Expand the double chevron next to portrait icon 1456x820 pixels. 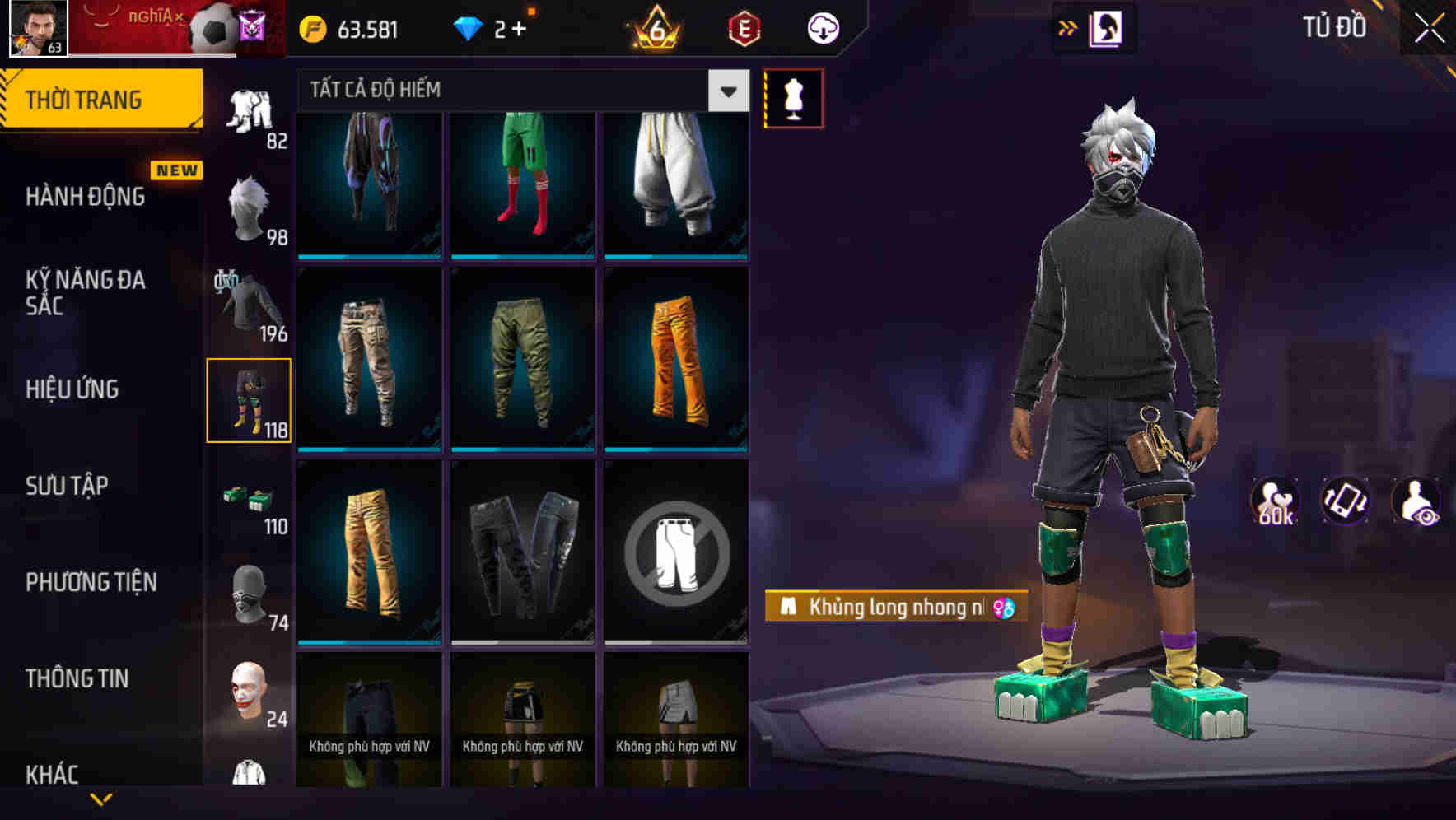[x=1066, y=27]
